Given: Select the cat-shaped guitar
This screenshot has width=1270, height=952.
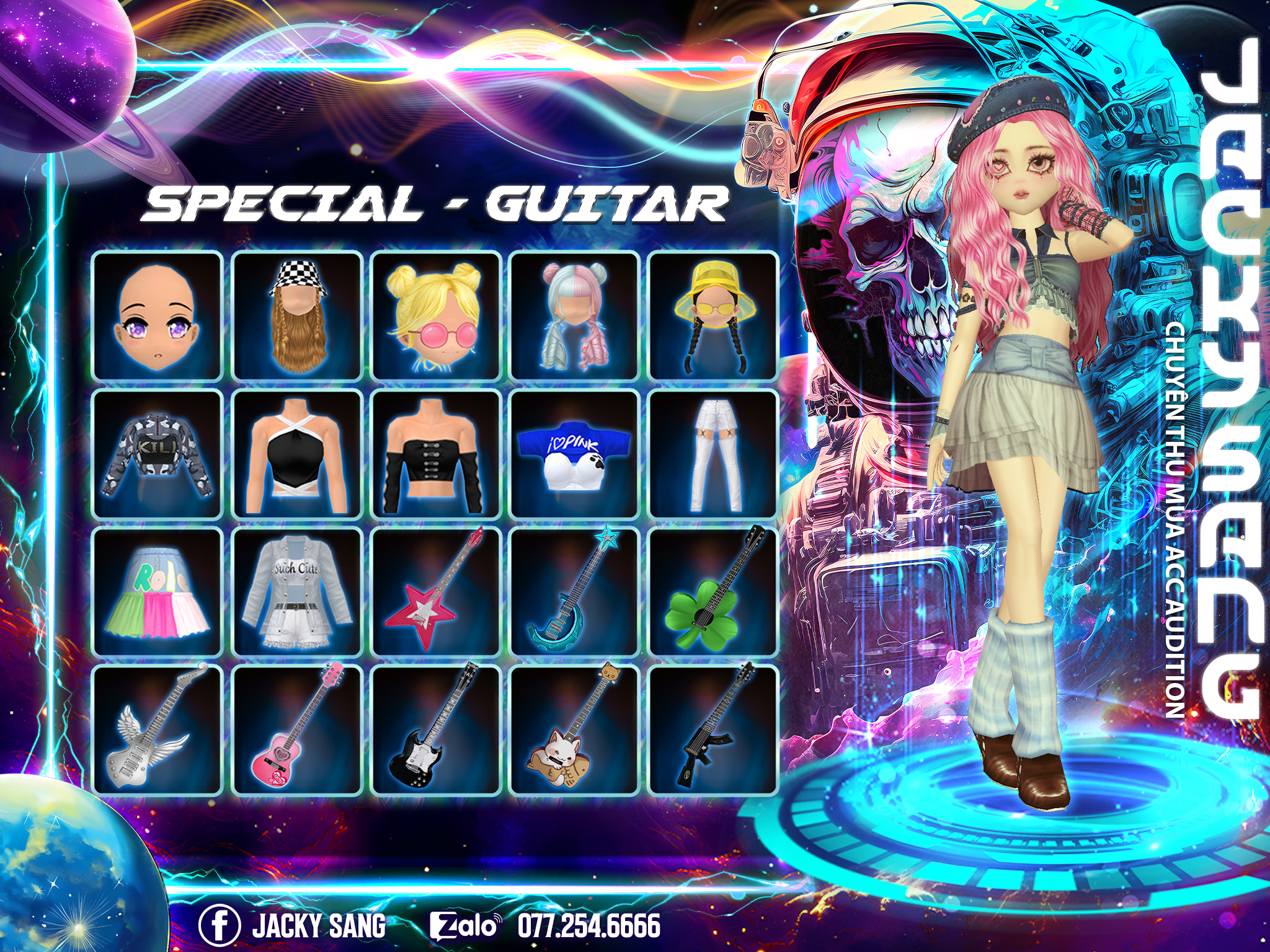Looking at the screenshot, I should point(574,730).
